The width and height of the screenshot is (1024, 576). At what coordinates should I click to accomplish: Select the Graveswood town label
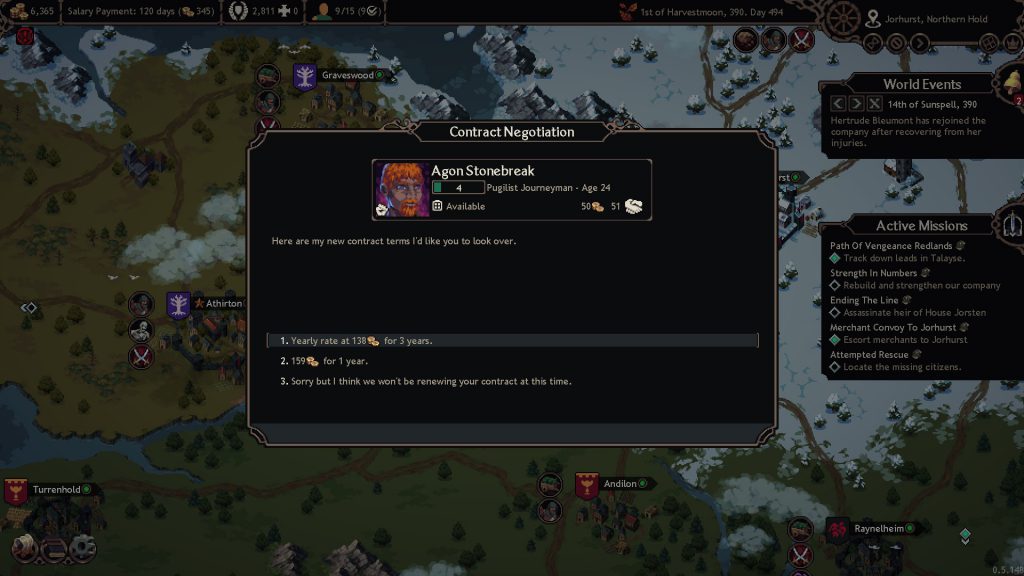[347, 75]
